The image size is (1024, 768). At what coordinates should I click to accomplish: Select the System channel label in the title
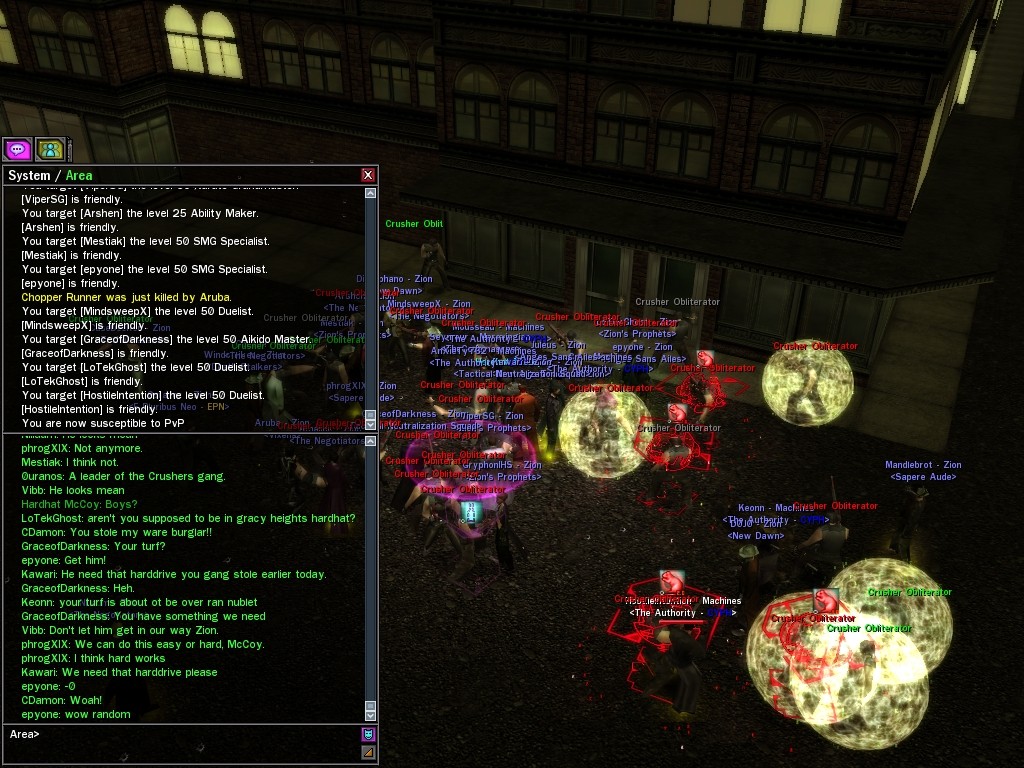tap(29, 176)
